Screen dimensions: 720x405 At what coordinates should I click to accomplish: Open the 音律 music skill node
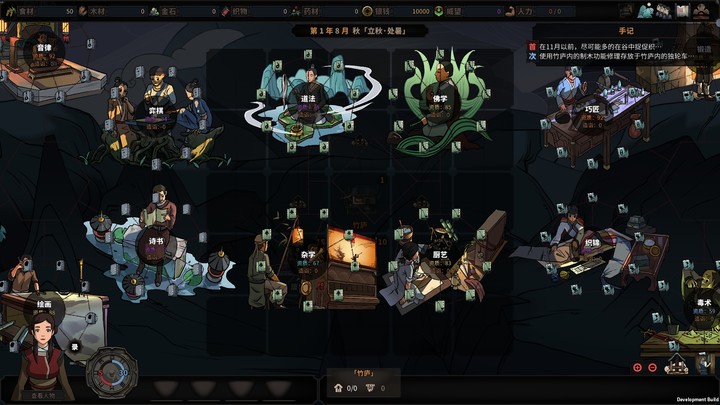[x=43, y=49]
